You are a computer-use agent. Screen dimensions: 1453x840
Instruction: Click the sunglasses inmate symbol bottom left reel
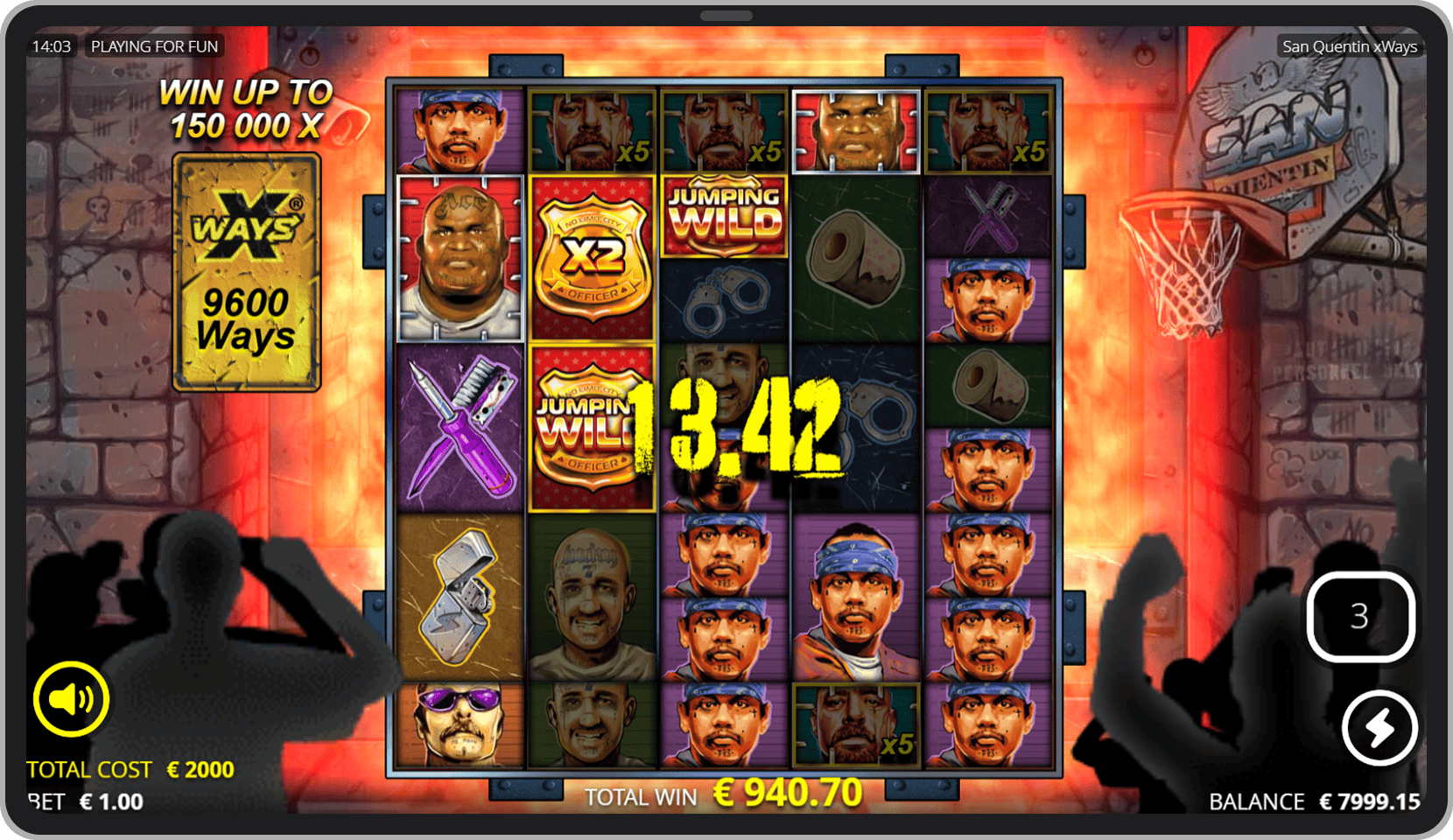point(460,726)
